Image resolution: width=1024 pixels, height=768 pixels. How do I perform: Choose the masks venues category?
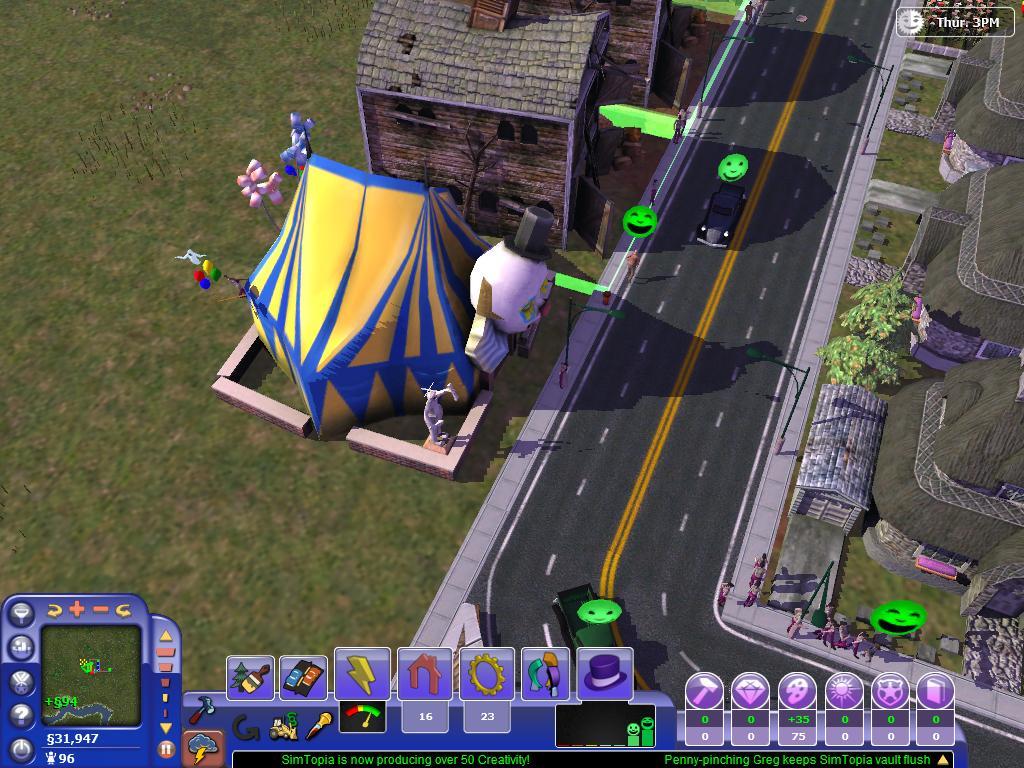click(545, 674)
